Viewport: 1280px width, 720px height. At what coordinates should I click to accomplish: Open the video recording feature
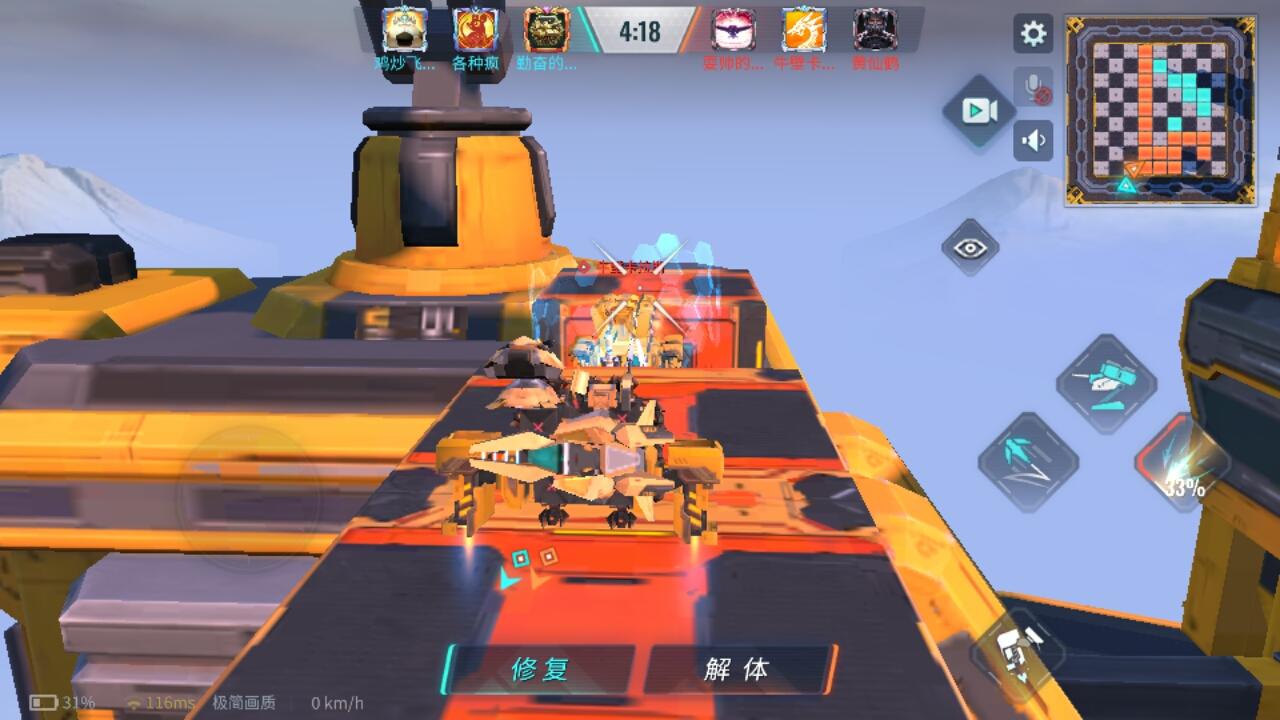(978, 110)
